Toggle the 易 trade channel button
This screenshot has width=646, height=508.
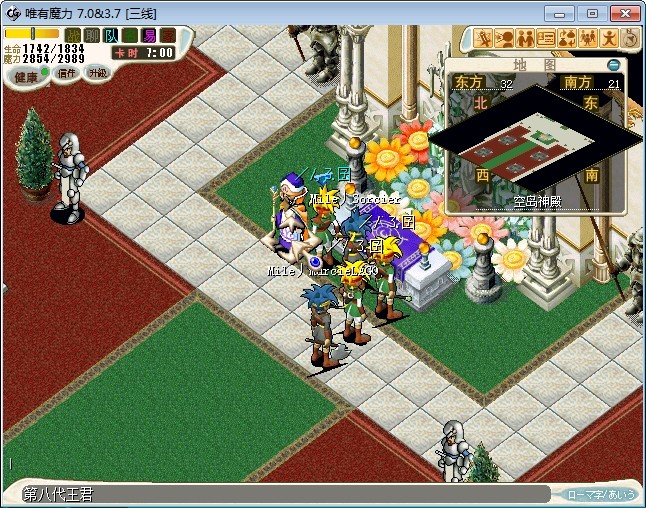149,35
